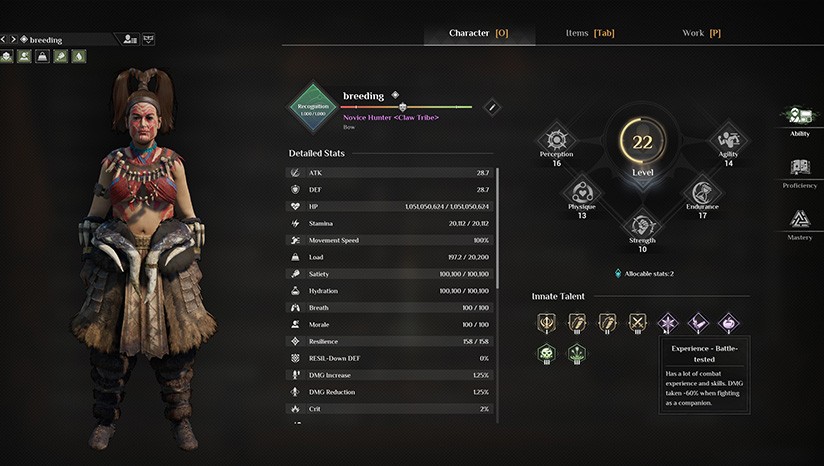This screenshot has height=466, width=824.
Task: Click the Recognition diamond badge
Action: (314, 107)
